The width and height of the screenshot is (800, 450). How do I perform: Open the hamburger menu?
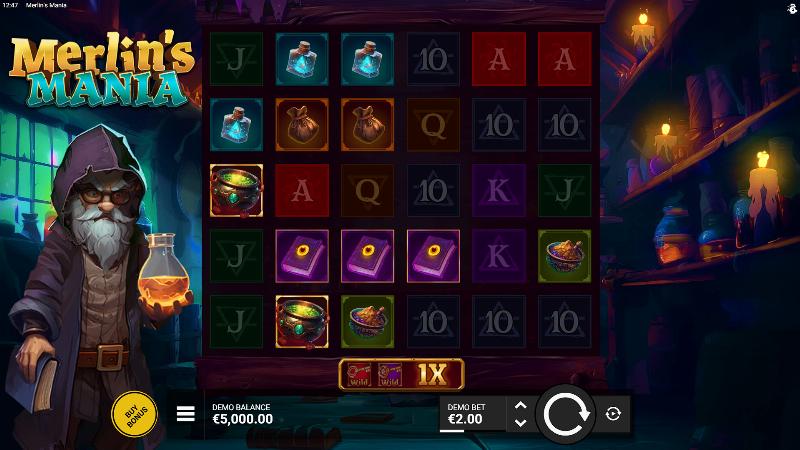coord(186,414)
